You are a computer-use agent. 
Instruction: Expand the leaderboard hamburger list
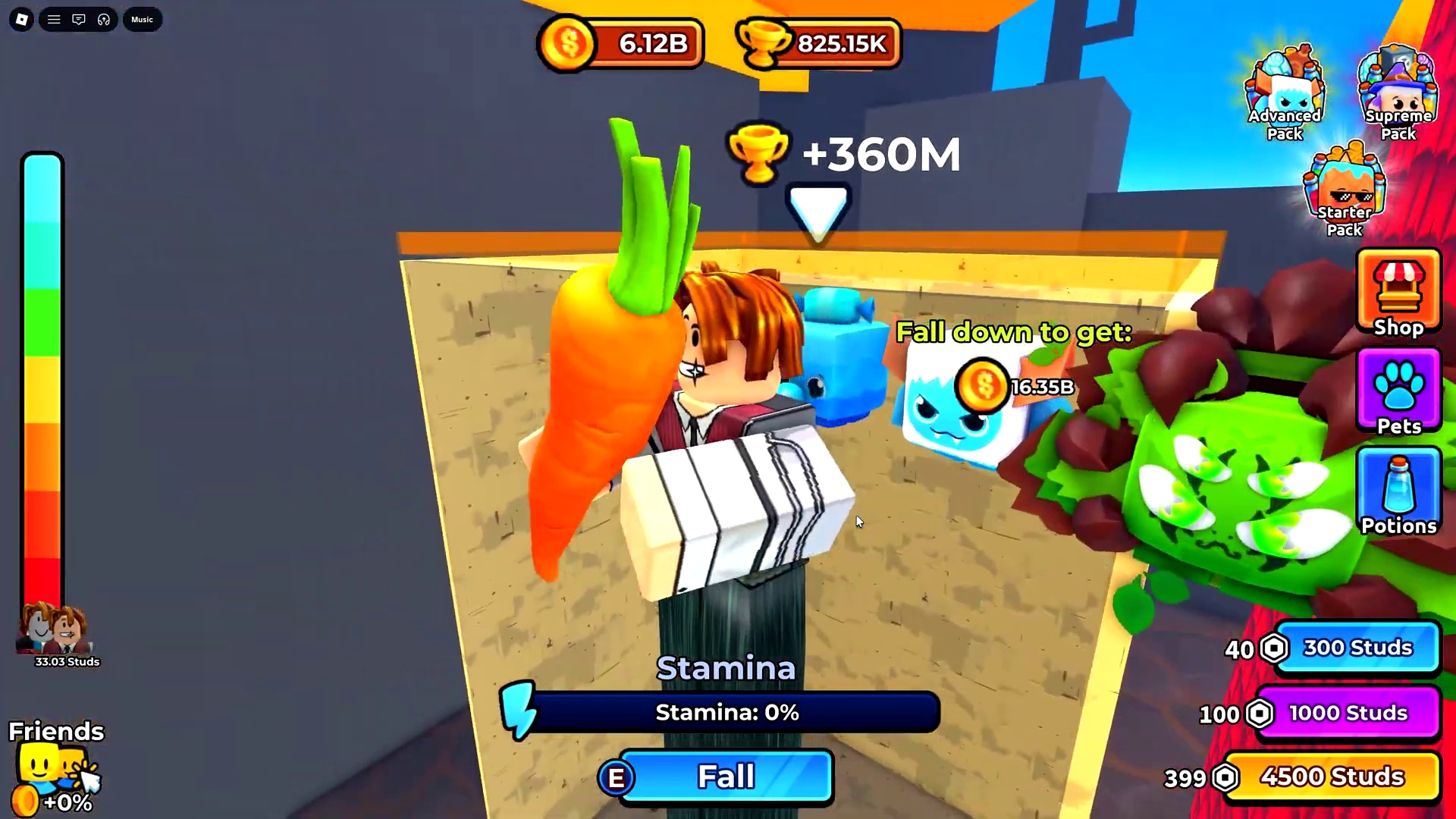click(x=54, y=19)
